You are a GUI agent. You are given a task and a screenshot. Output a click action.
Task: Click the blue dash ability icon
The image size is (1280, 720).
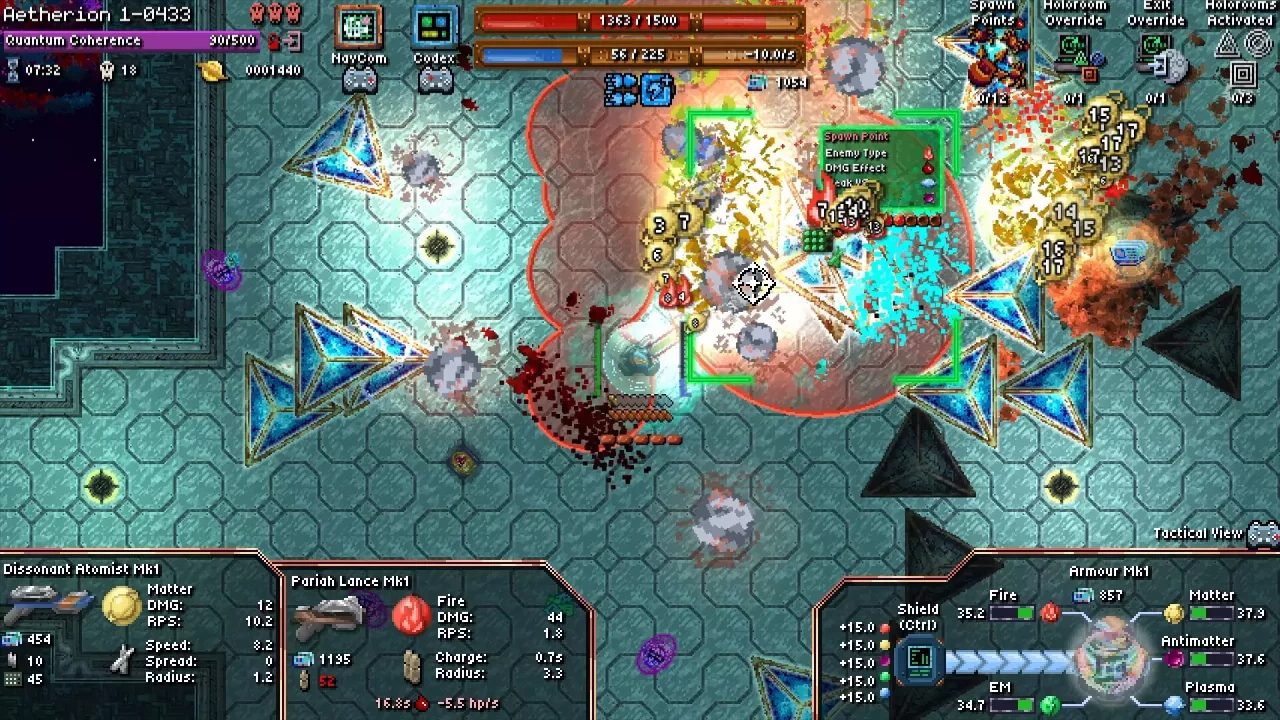point(621,90)
